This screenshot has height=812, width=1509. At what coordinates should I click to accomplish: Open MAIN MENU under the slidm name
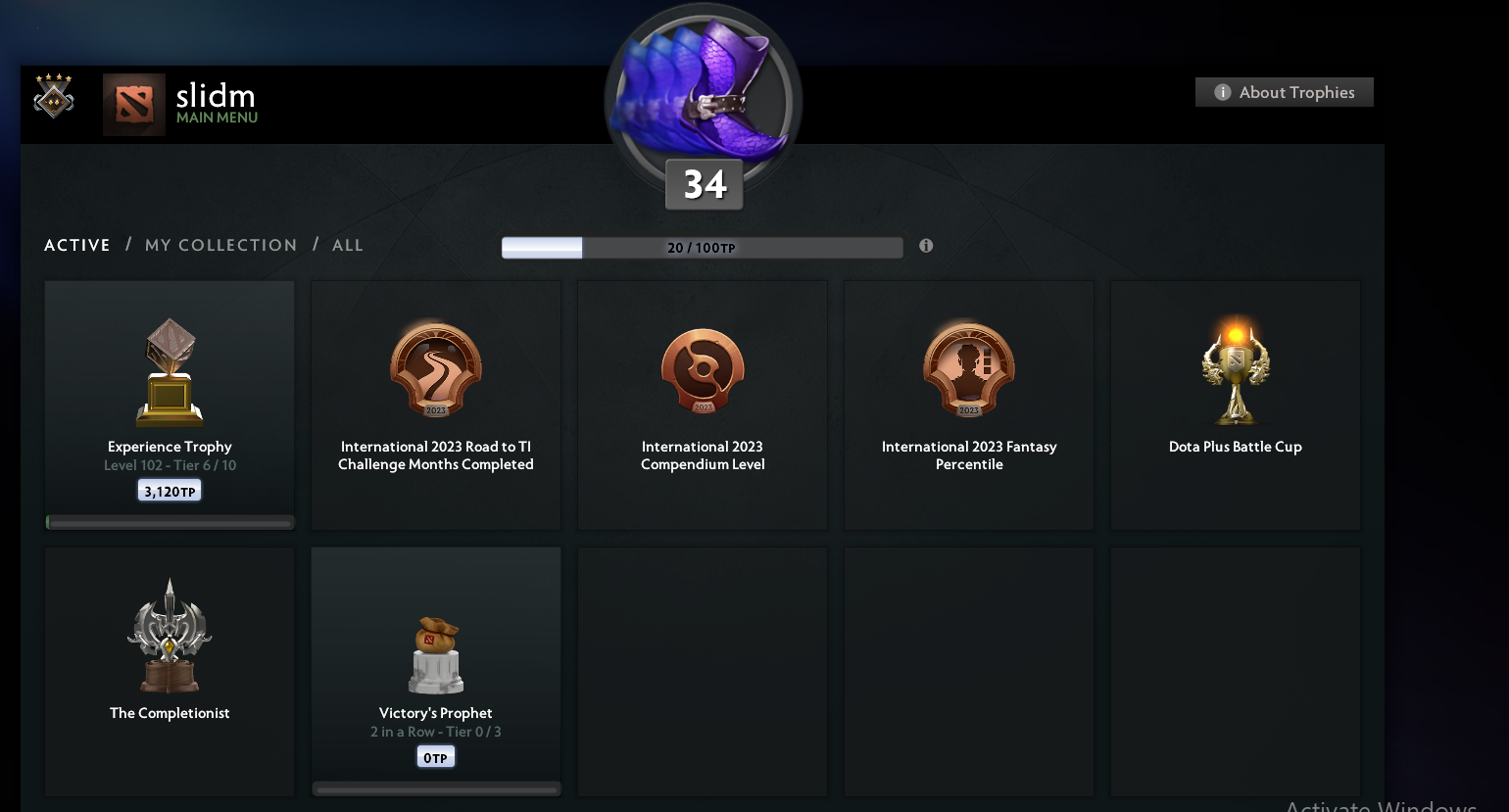216,116
